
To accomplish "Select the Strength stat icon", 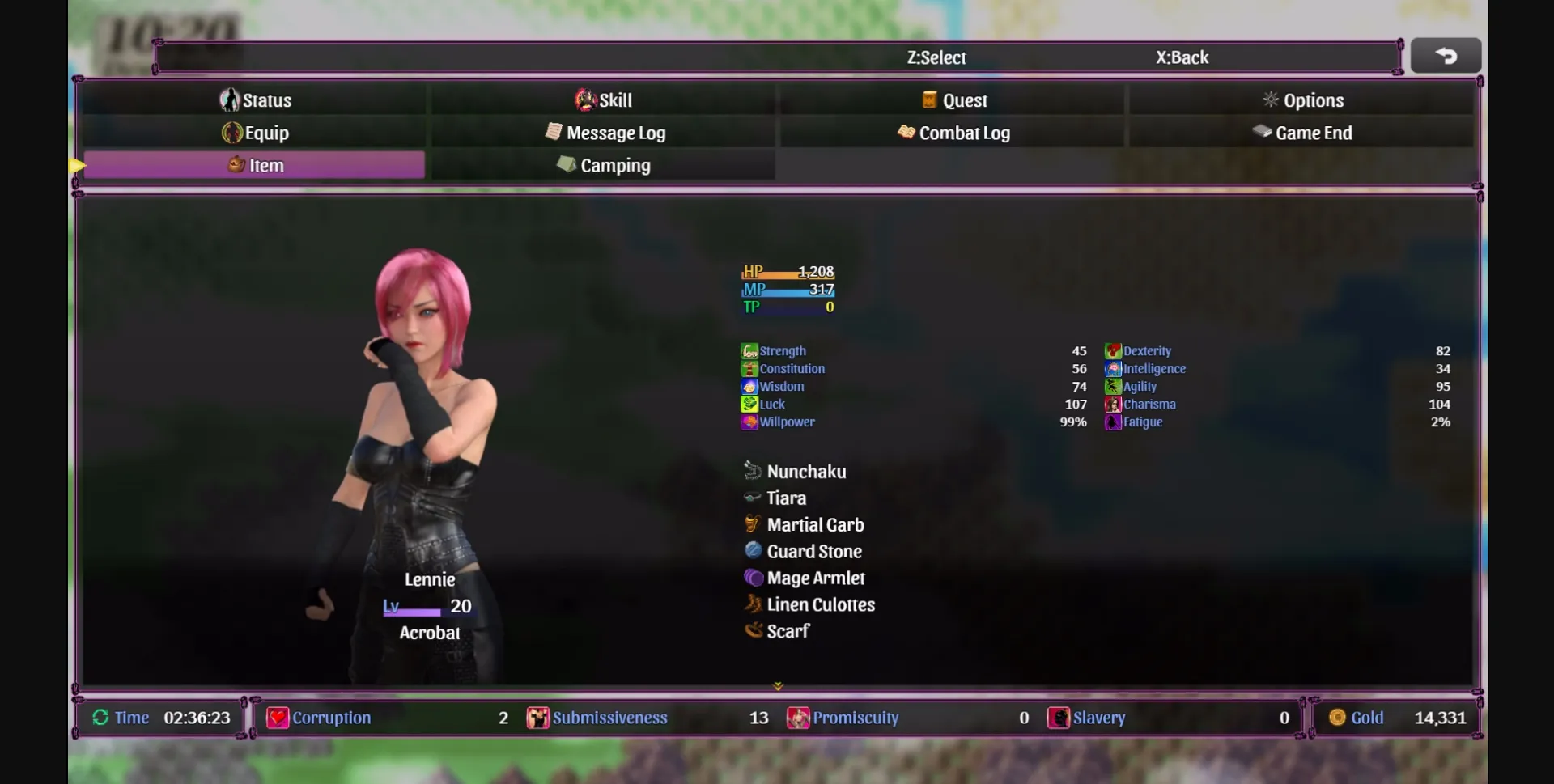I will 749,350.
